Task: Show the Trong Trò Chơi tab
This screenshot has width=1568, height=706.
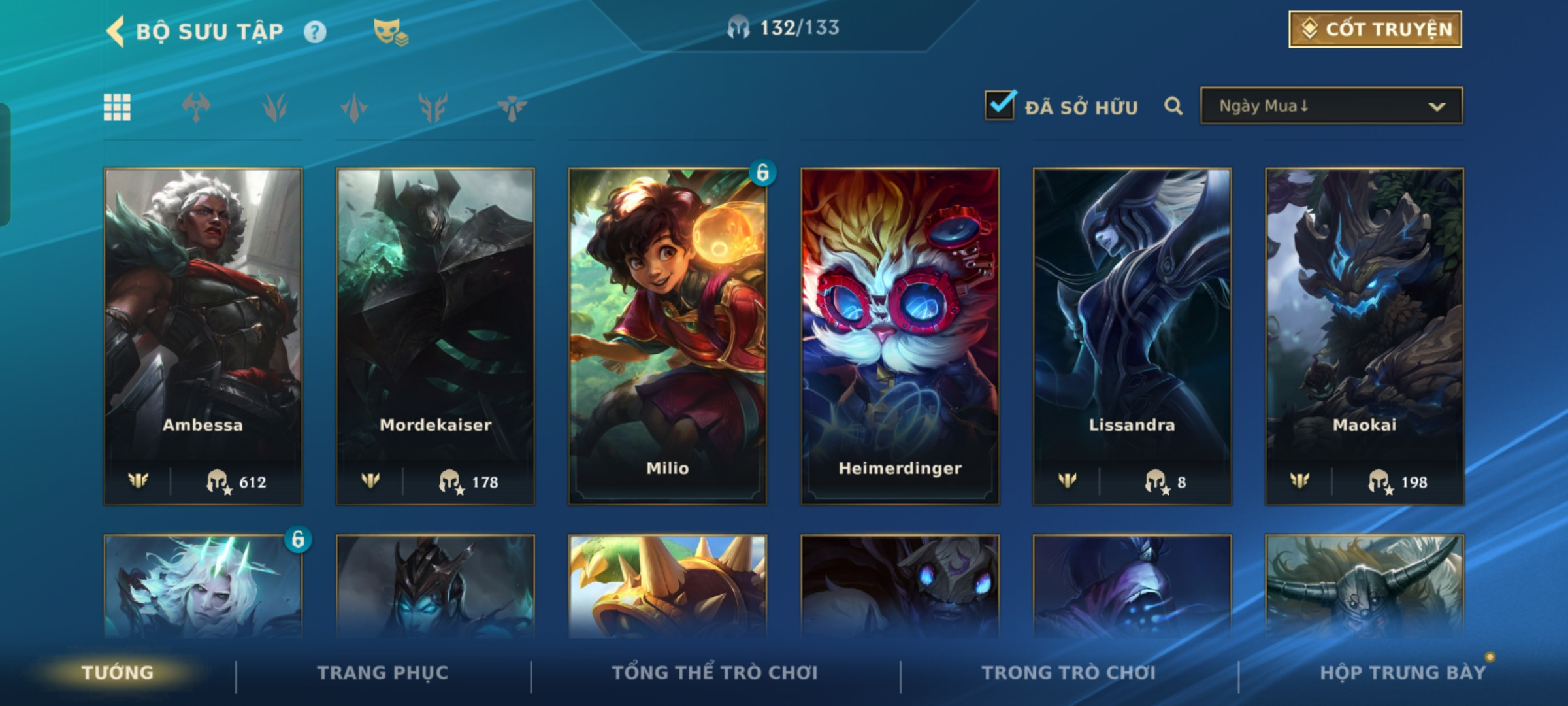Action: 1069,673
